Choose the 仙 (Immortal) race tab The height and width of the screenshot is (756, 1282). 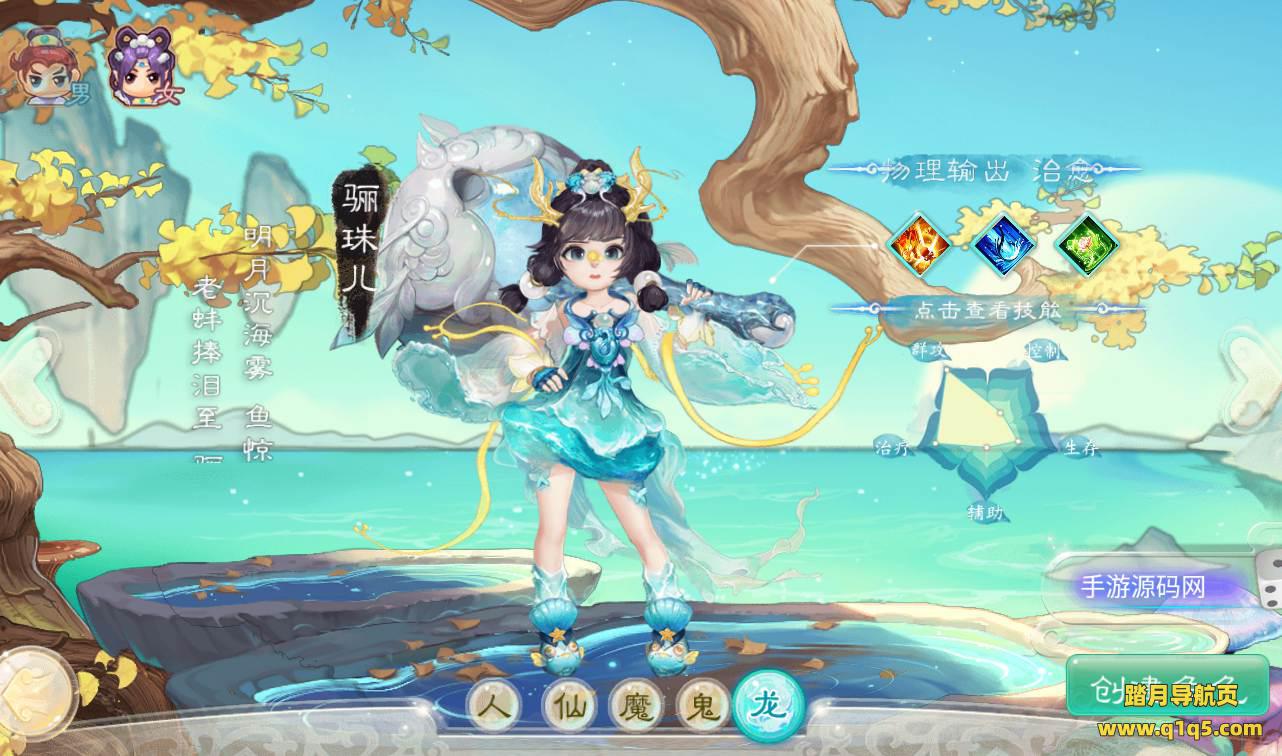[x=569, y=707]
